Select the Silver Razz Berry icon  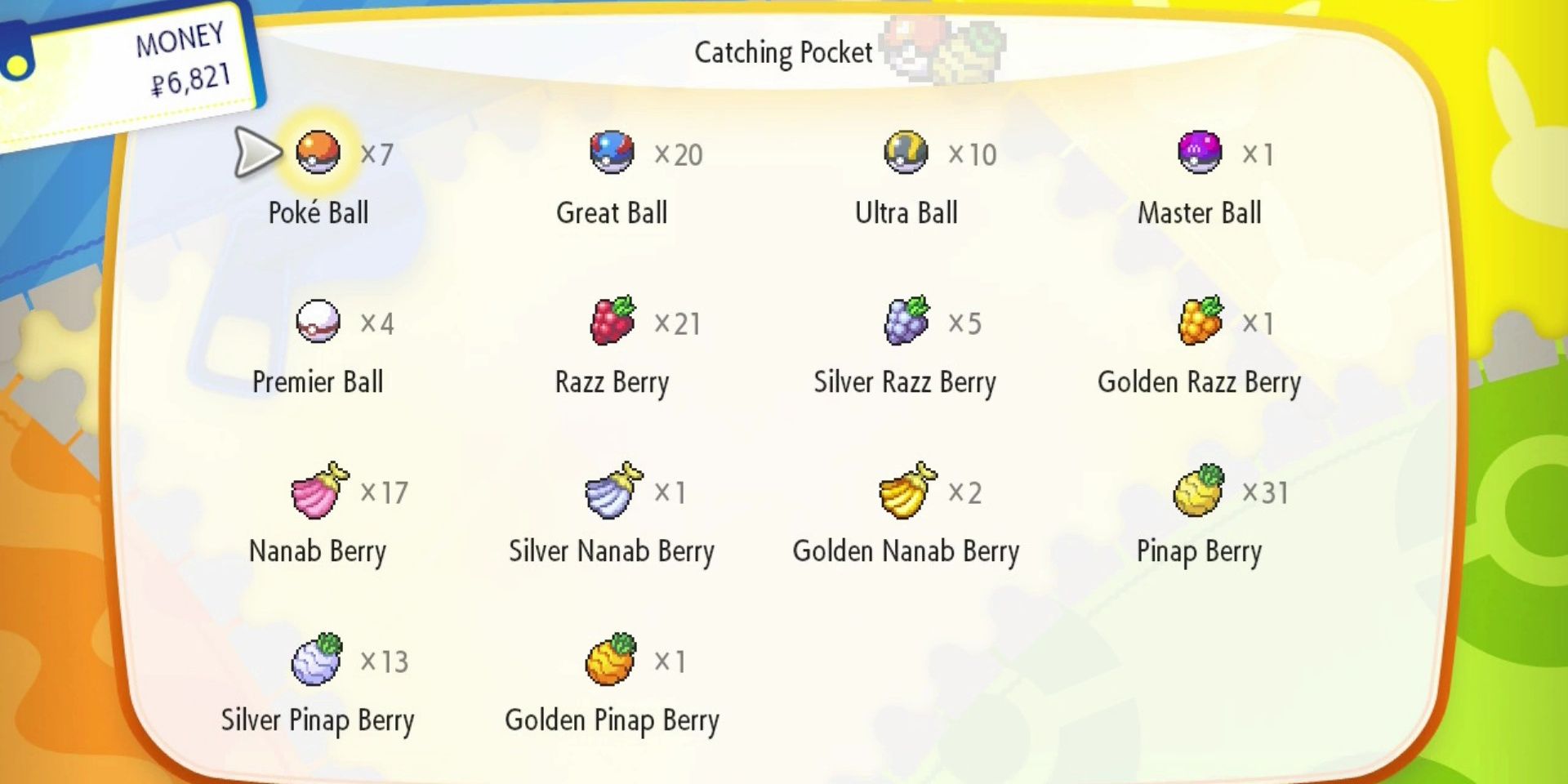906,321
